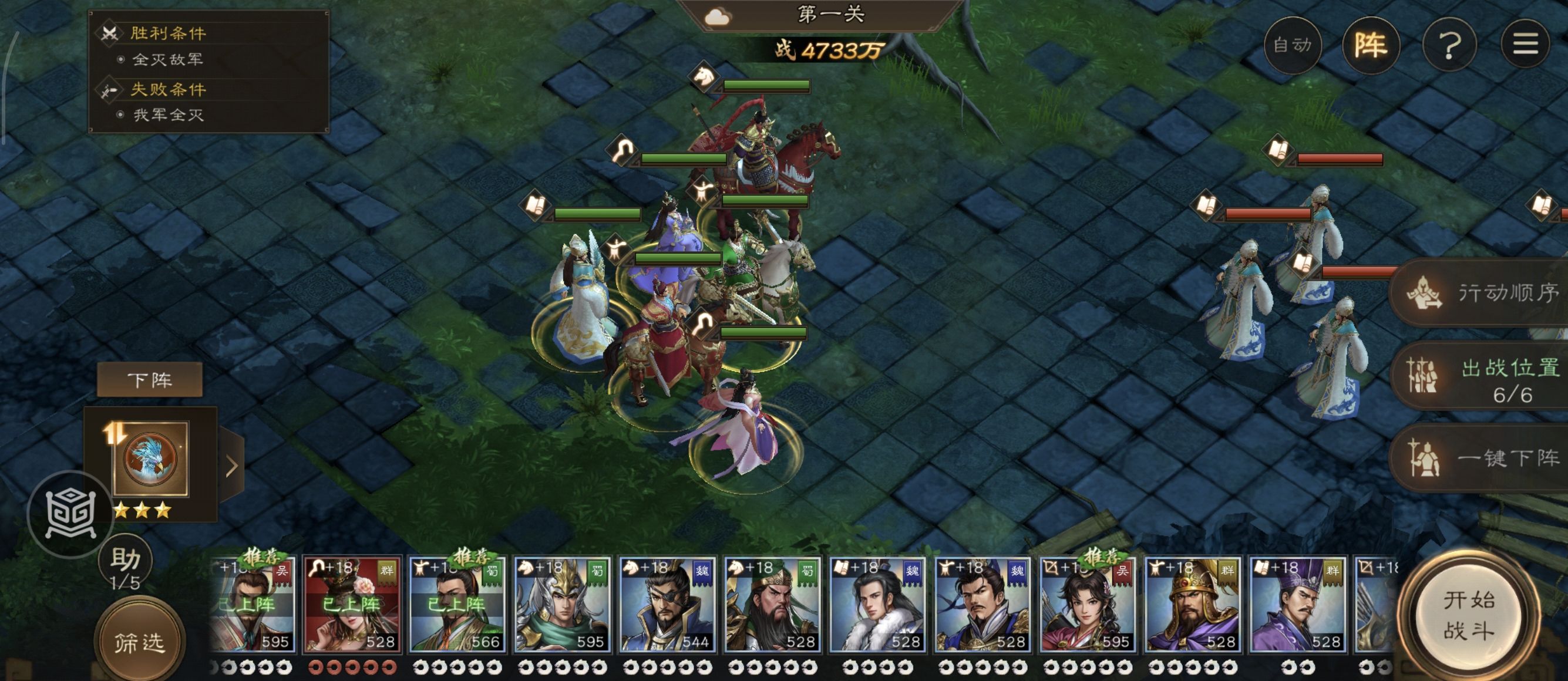Show the 行动顺序 action order

1485,293
